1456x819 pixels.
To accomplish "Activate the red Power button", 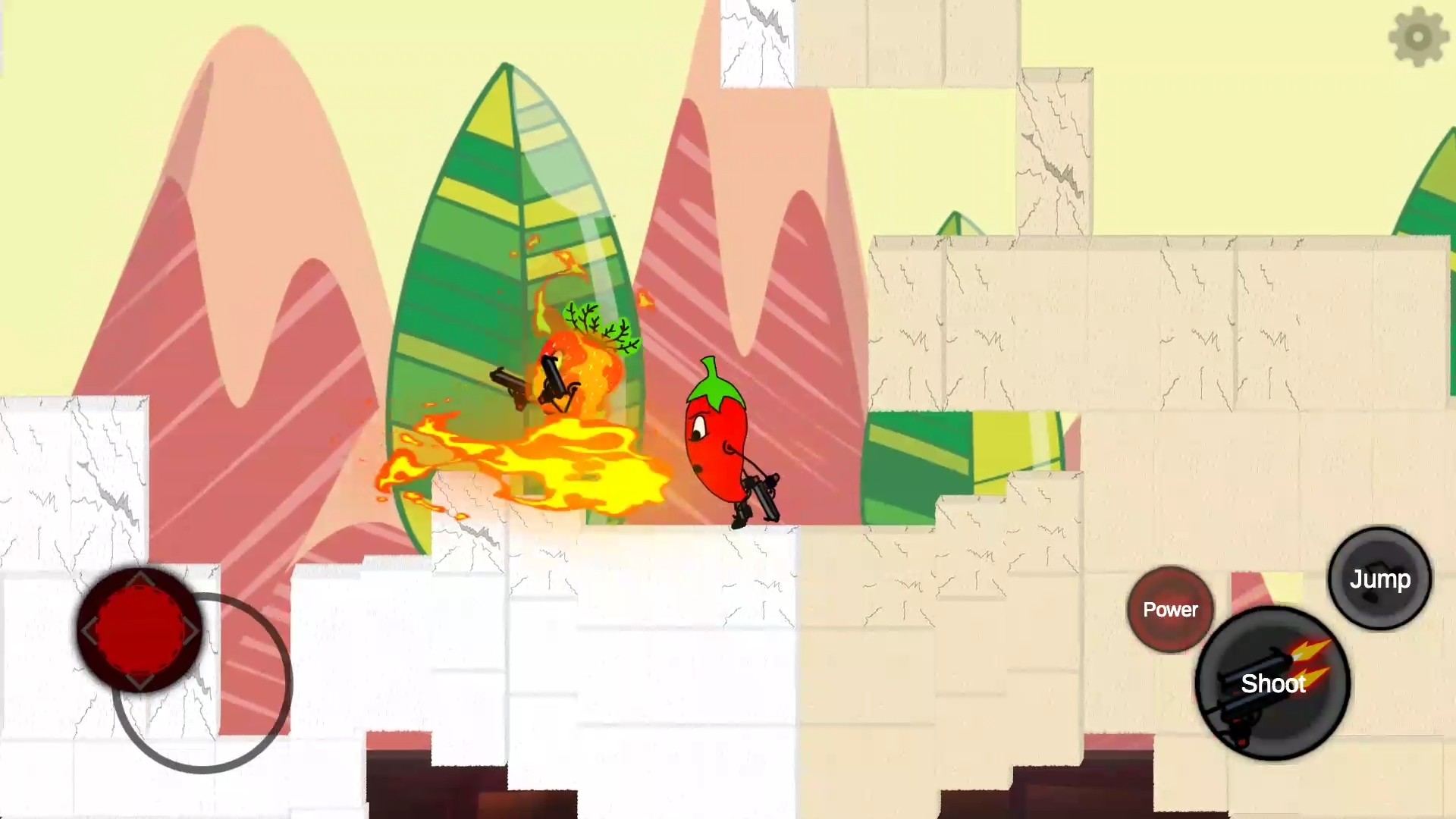I will [x=1170, y=610].
